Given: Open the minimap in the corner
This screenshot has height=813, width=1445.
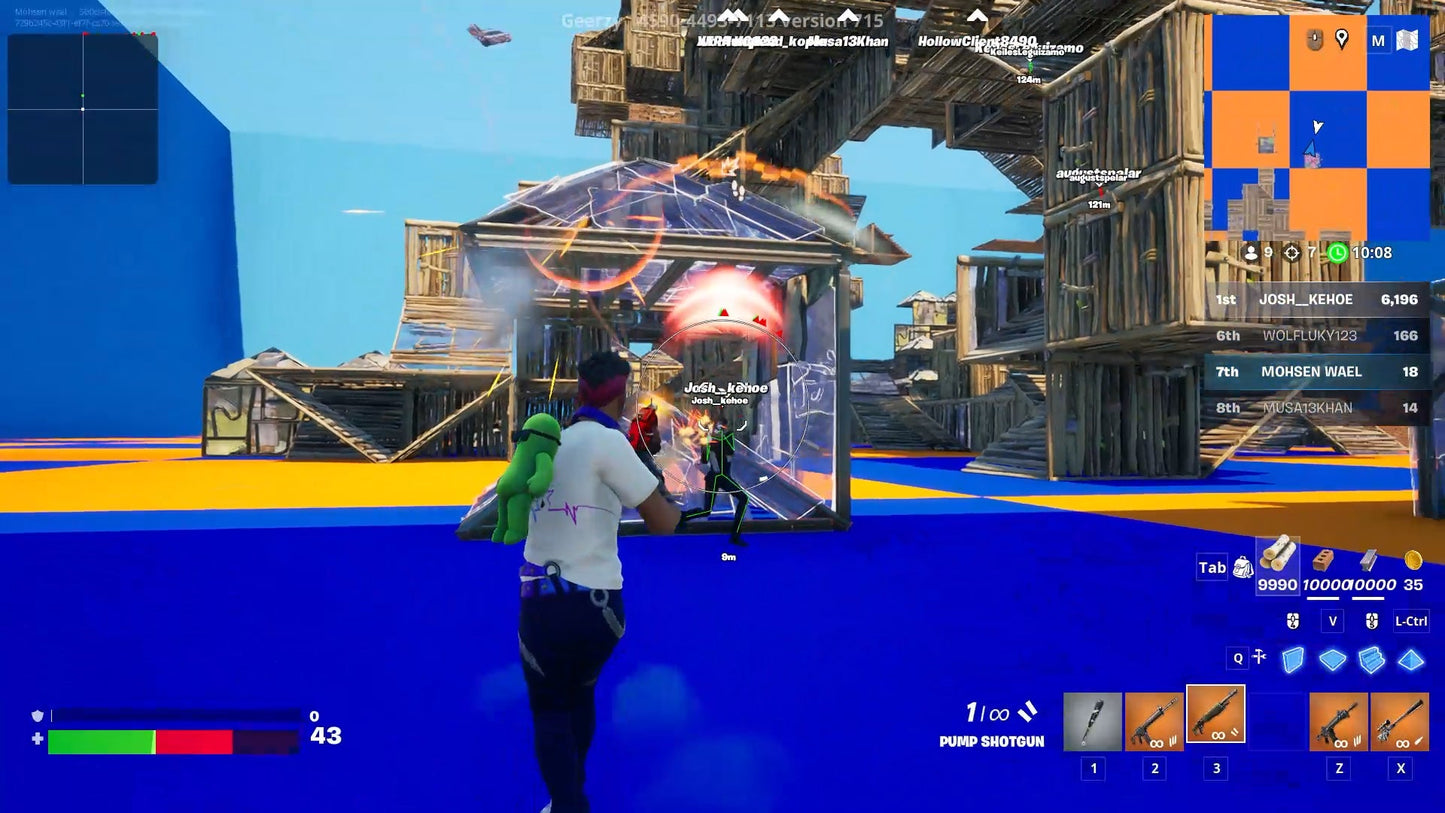Looking at the screenshot, I should tap(83, 110).
